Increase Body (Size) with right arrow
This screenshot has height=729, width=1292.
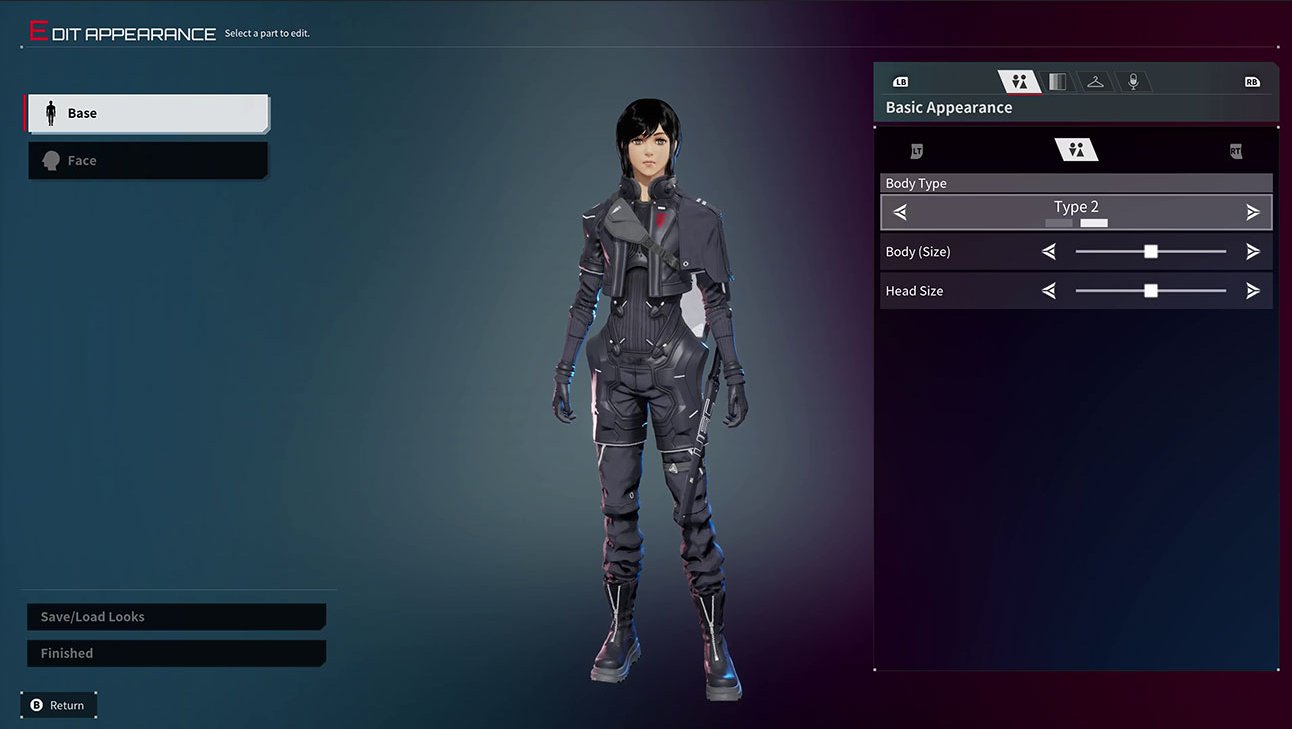[x=1253, y=252]
